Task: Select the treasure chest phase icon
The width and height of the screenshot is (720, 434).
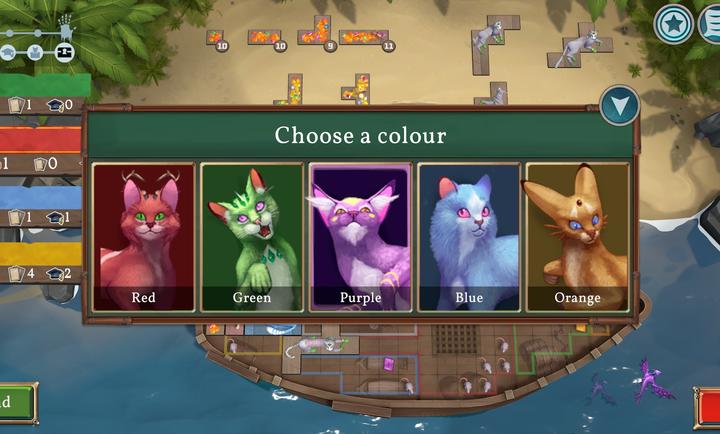Action: pyautogui.click(x=64, y=51)
